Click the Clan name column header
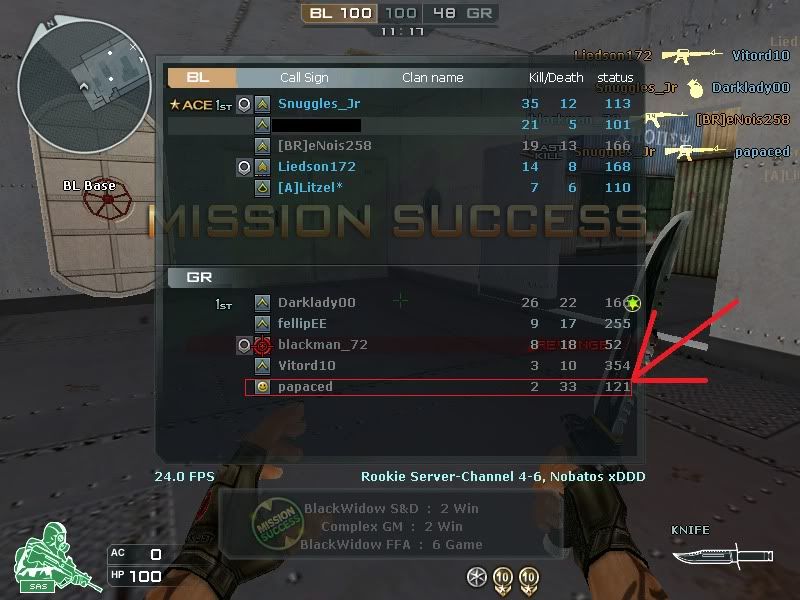800x600 pixels. tap(432, 77)
